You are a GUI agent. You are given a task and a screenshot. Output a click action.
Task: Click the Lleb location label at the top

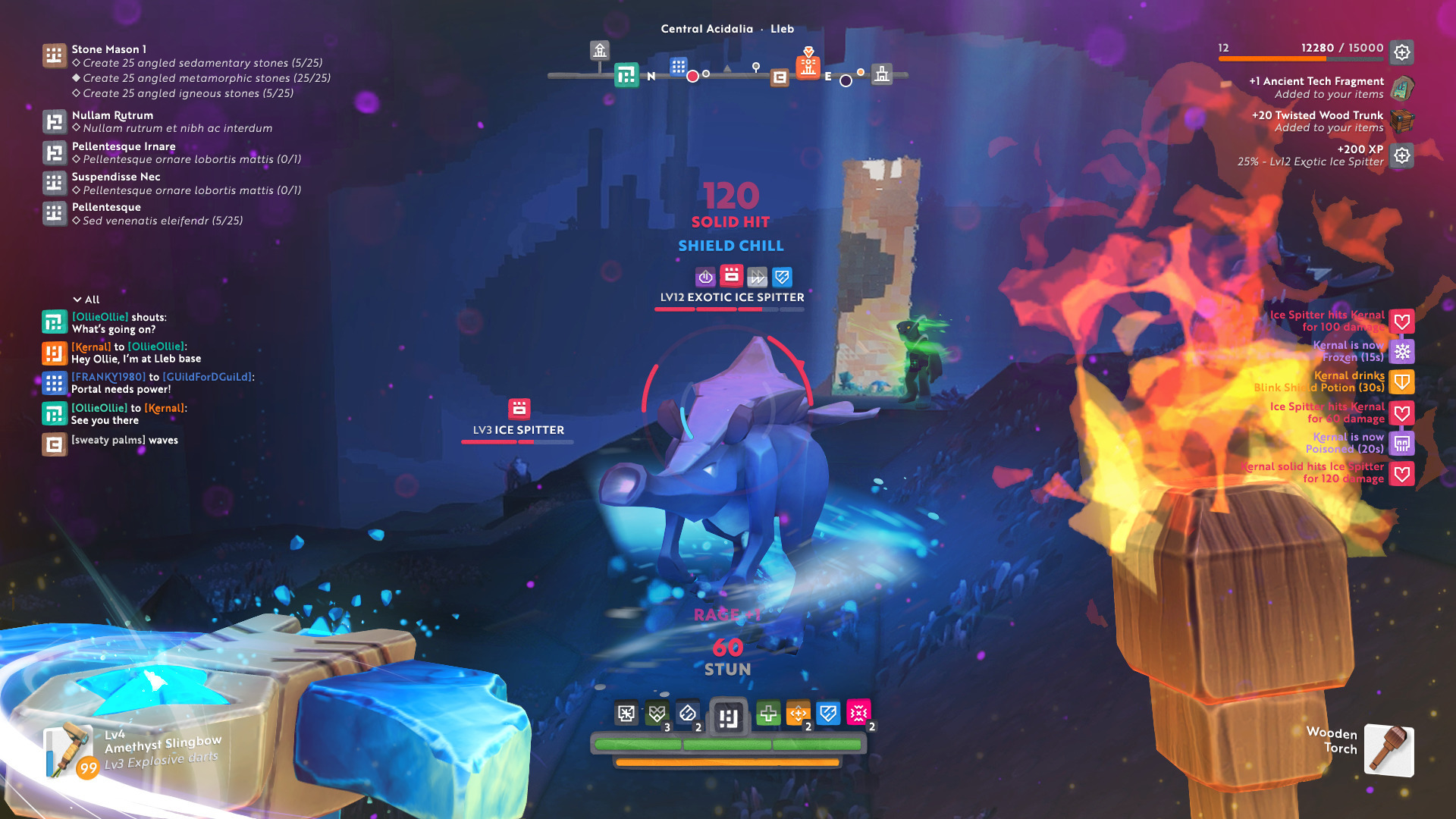point(781,29)
